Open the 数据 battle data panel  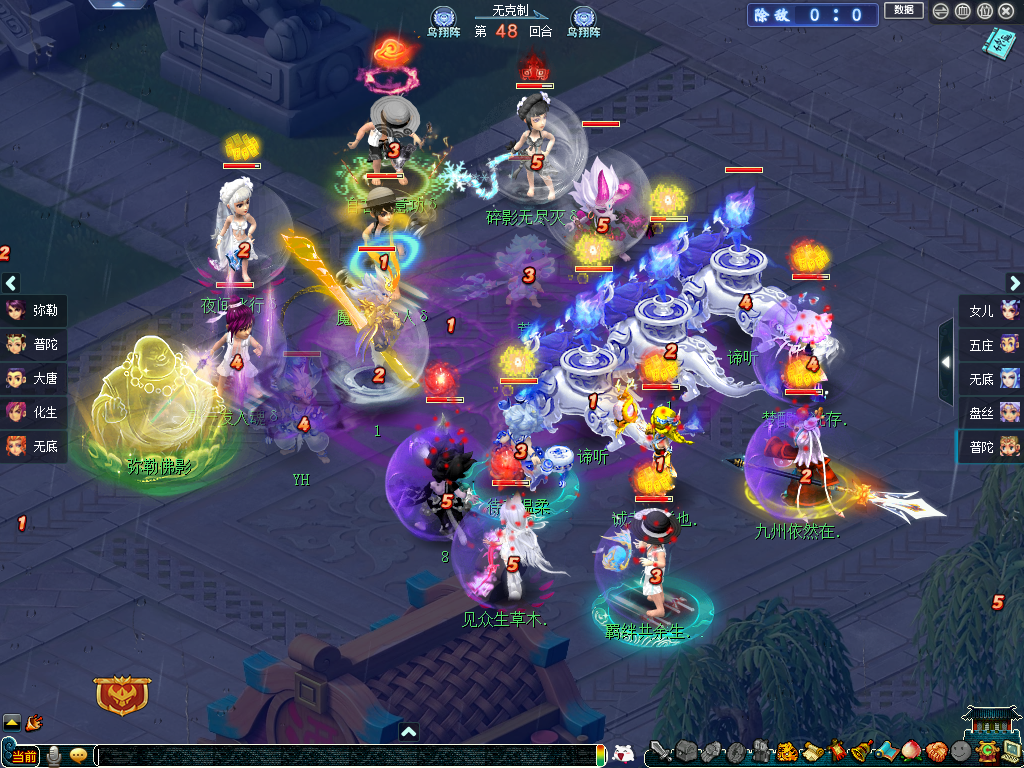(903, 11)
